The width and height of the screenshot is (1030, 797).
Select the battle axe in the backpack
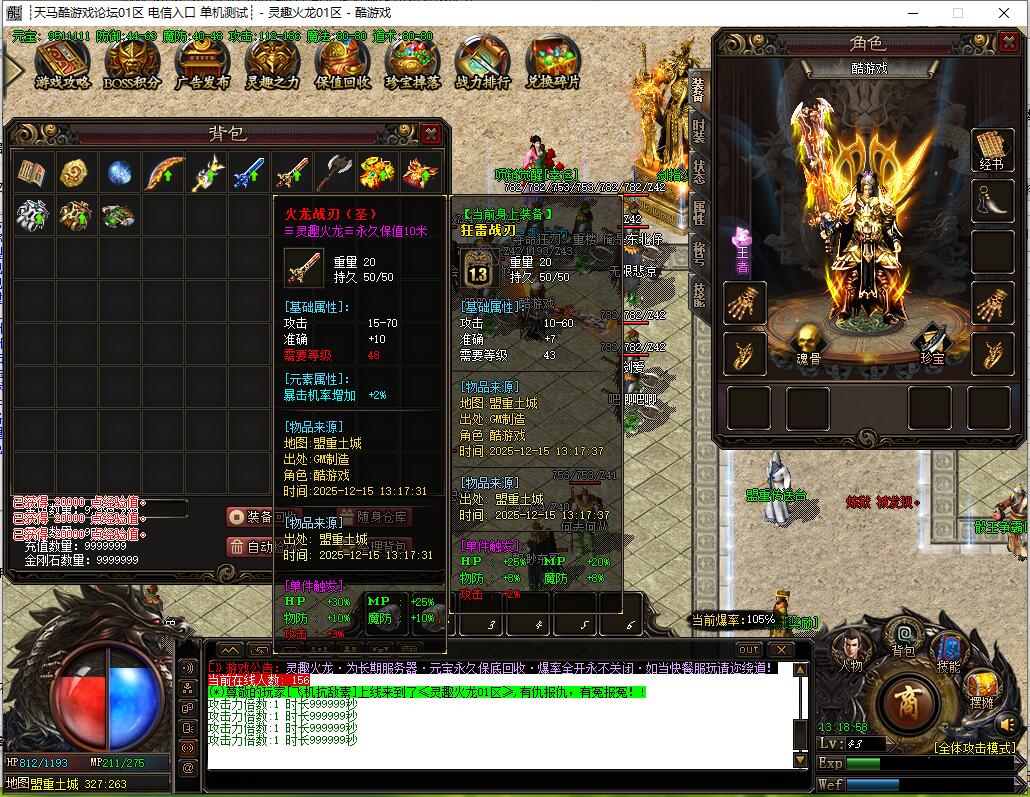(x=334, y=172)
